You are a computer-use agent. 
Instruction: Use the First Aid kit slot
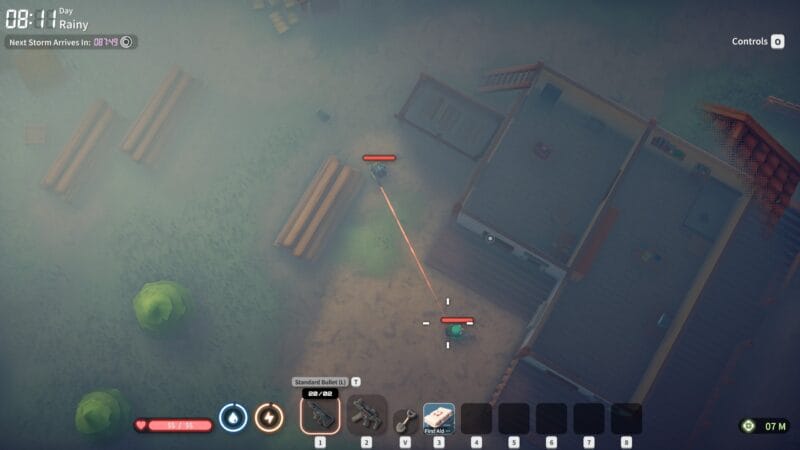click(x=439, y=417)
